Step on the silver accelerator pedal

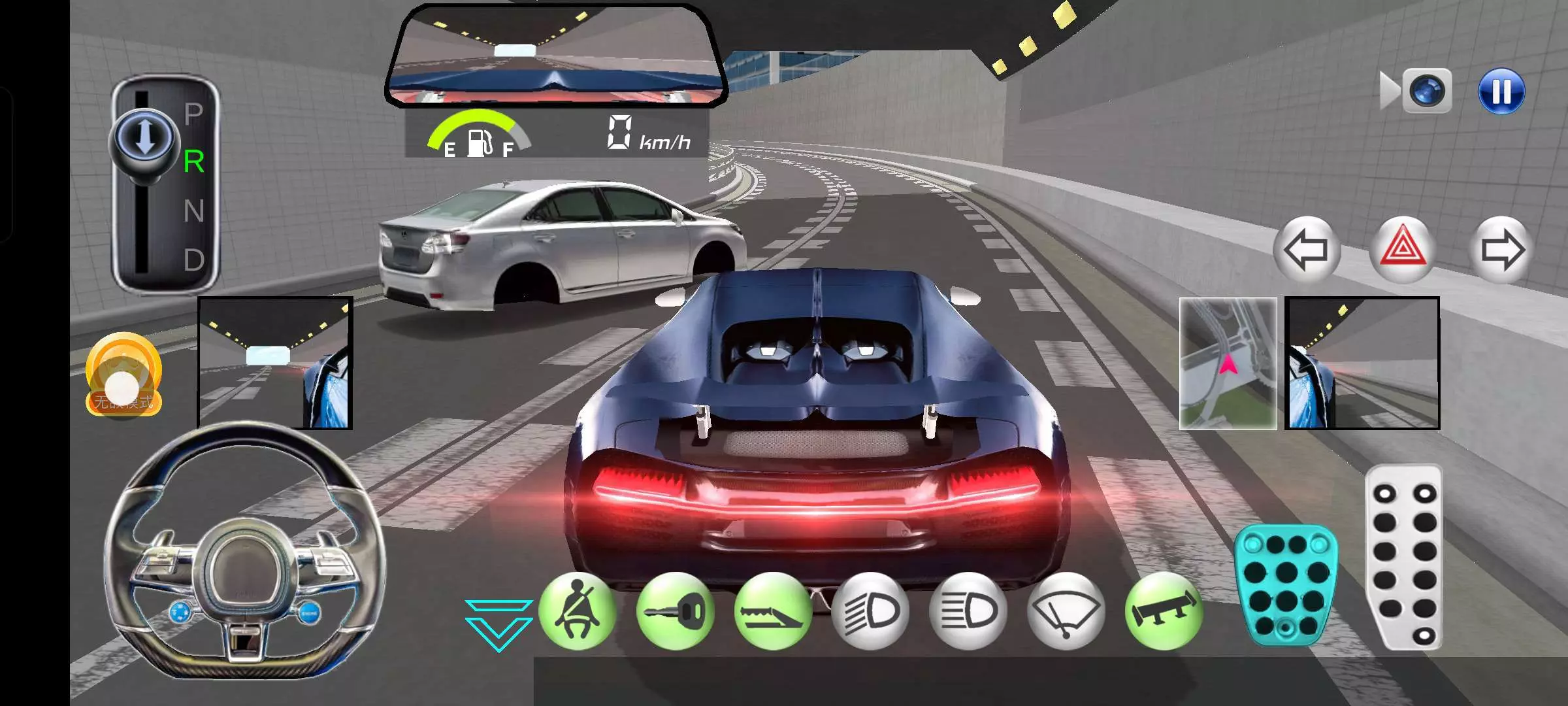1404,557
